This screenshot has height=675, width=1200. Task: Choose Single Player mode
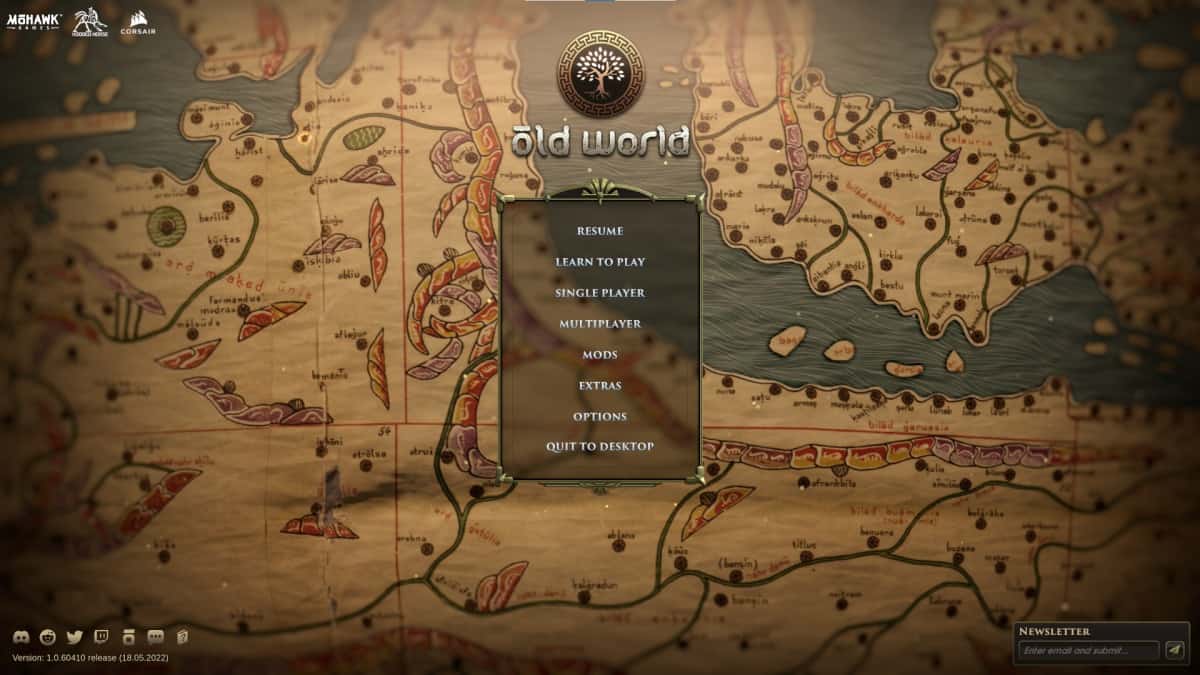point(600,293)
